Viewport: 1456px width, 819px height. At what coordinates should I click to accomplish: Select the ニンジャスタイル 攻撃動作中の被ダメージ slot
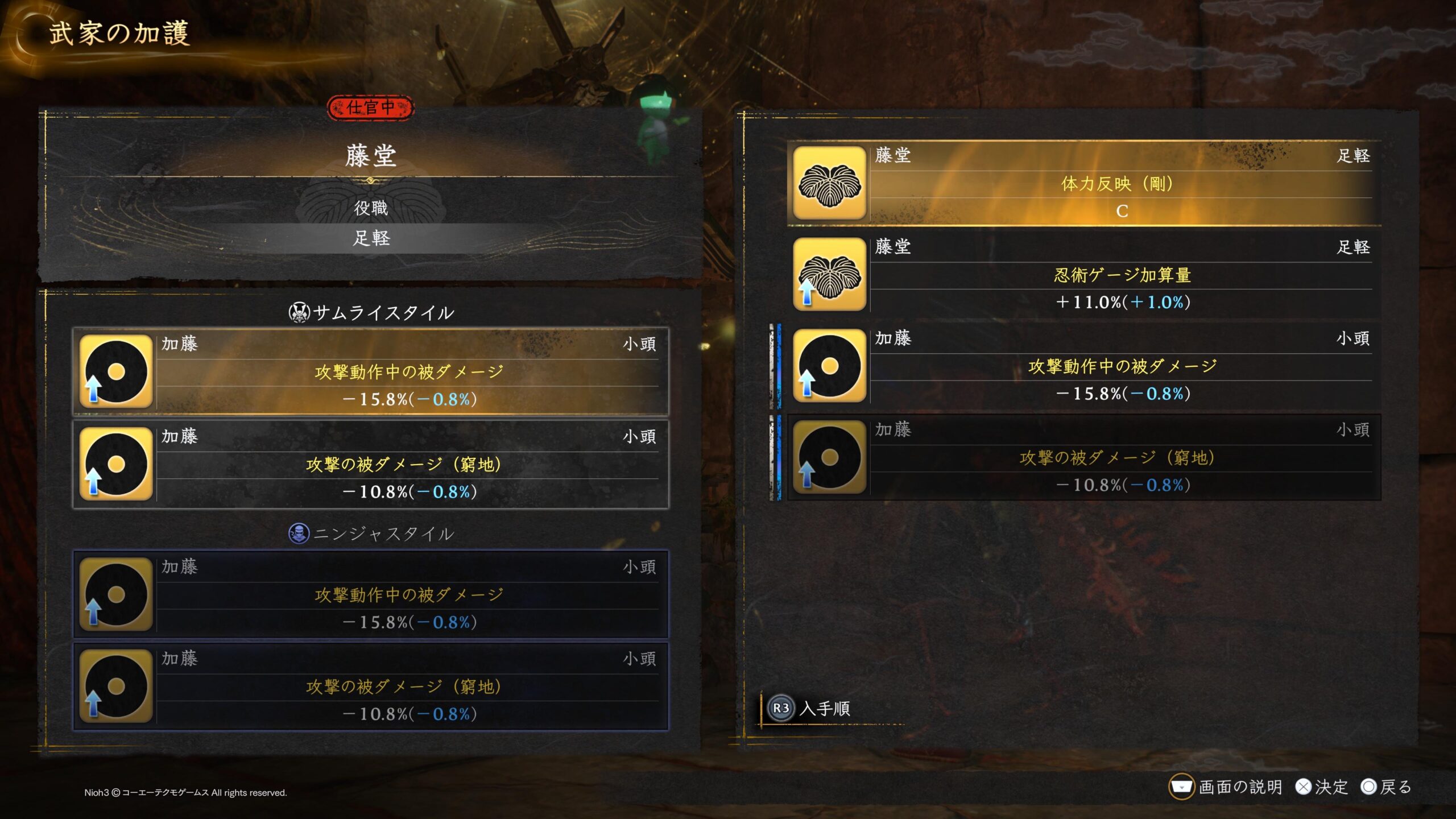click(x=370, y=594)
